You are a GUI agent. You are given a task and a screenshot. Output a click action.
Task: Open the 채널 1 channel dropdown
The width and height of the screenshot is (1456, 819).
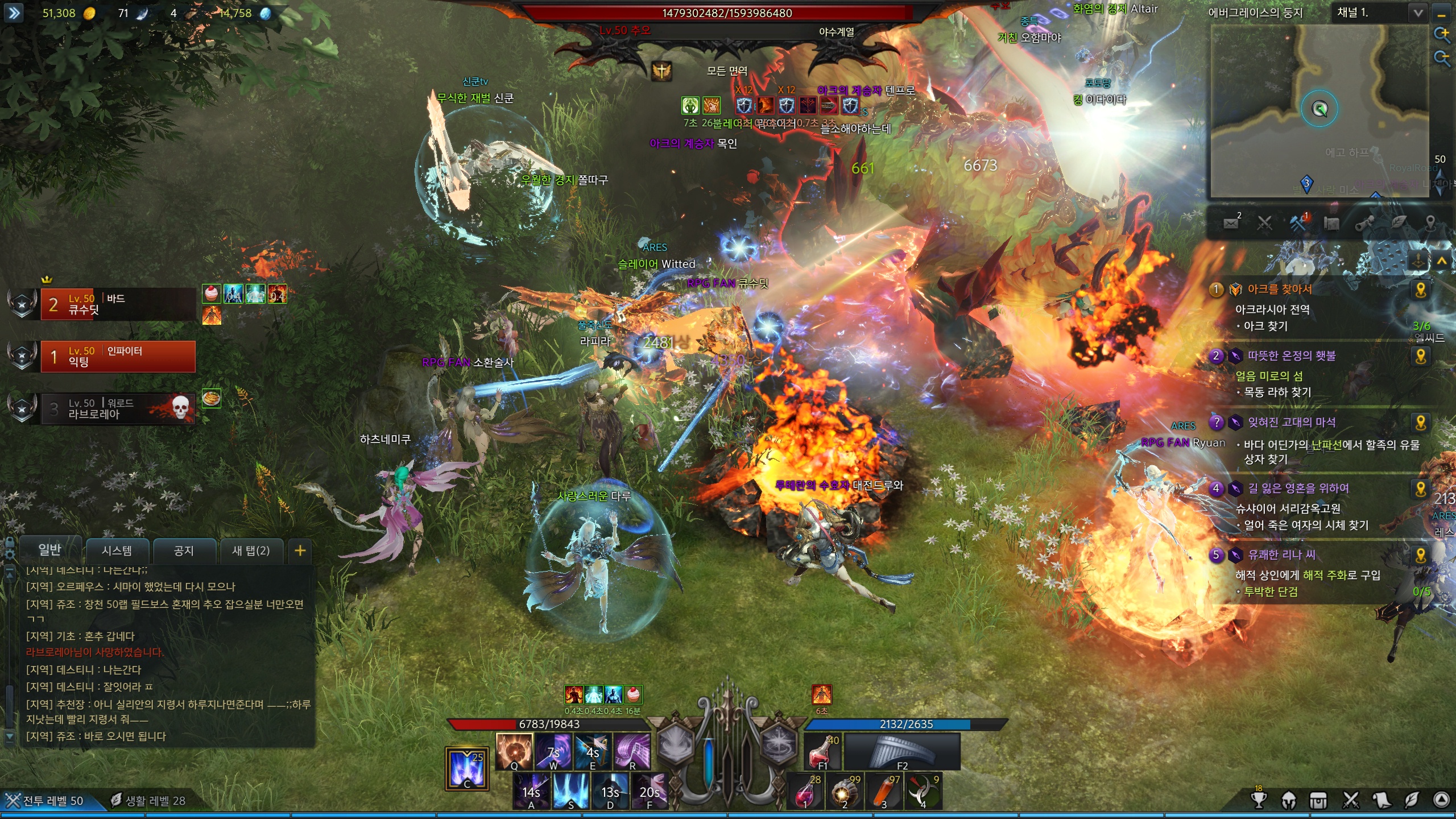click(x=1418, y=13)
